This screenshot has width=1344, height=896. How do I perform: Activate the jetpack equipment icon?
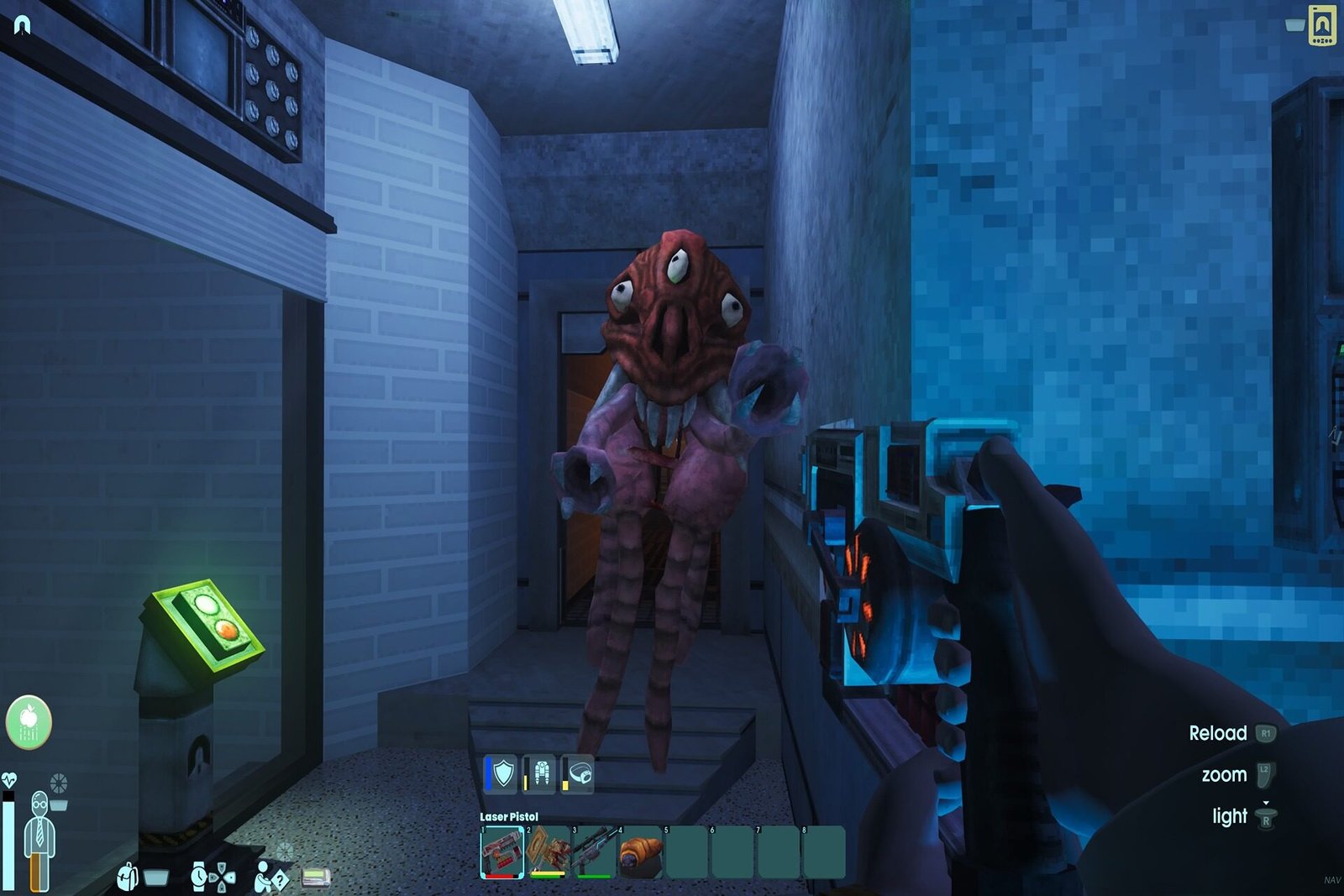[x=540, y=773]
